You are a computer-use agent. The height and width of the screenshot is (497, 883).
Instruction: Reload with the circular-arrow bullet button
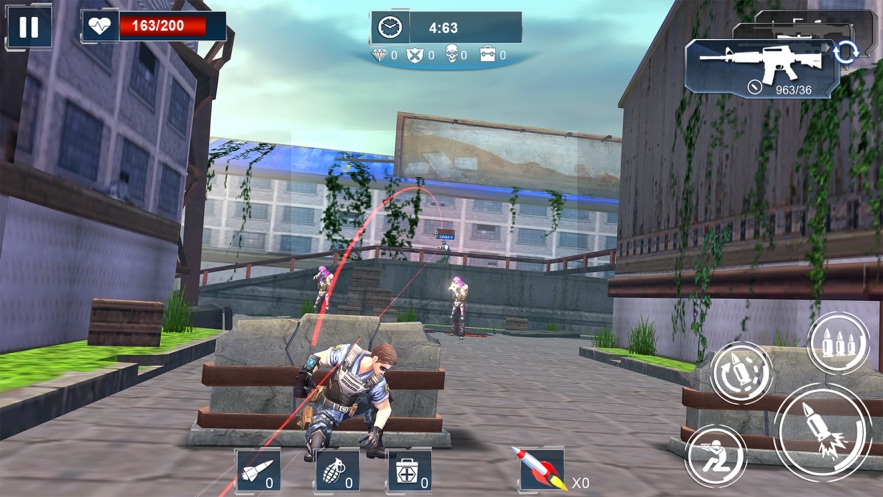click(x=741, y=373)
